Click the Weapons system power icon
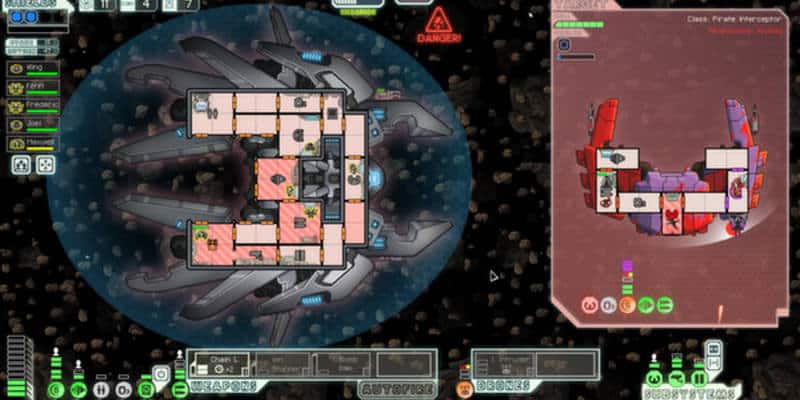The height and width of the screenshot is (400, 800). [180, 388]
